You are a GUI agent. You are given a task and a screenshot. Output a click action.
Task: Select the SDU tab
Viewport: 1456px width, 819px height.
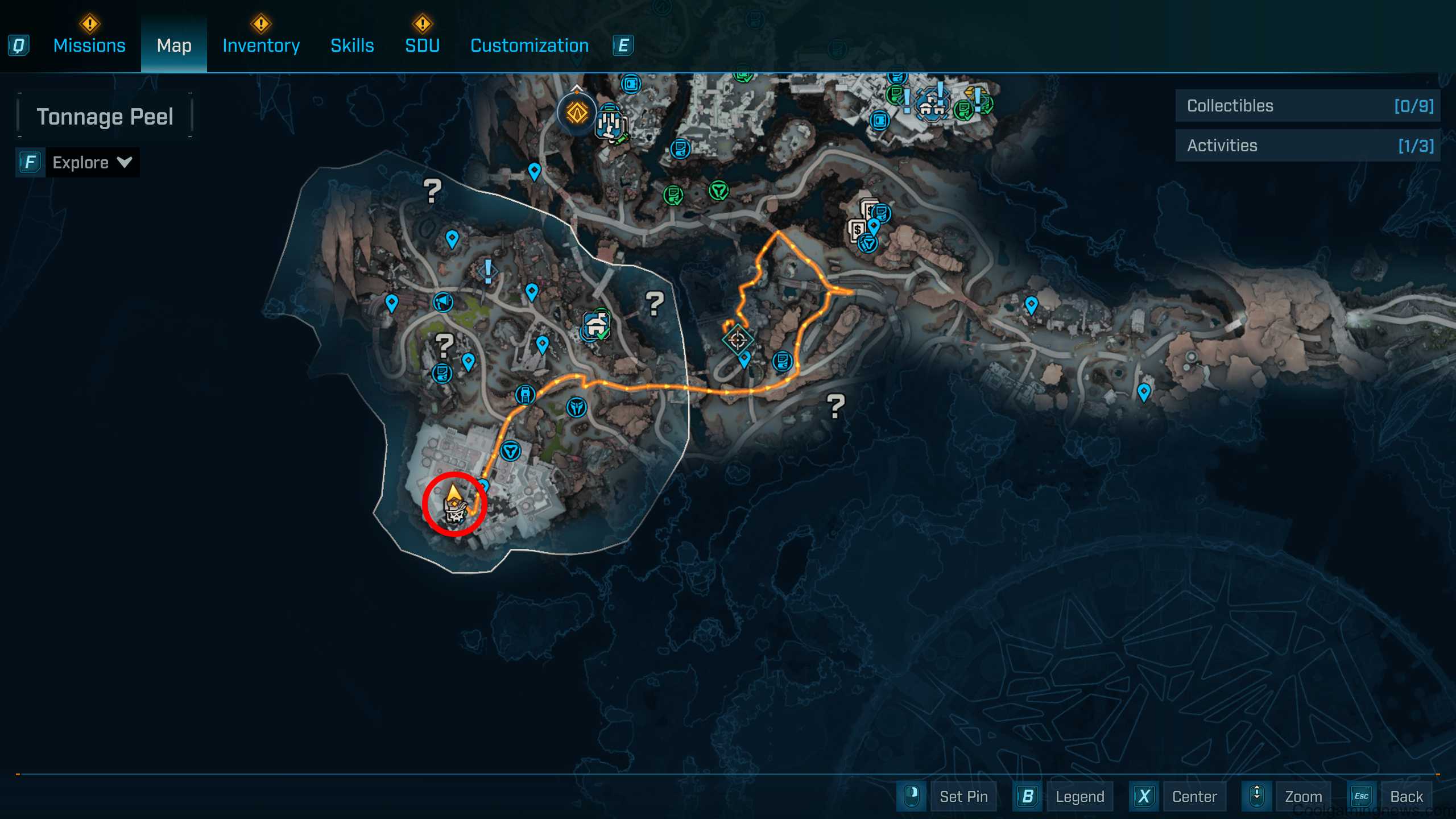(x=422, y=45)
